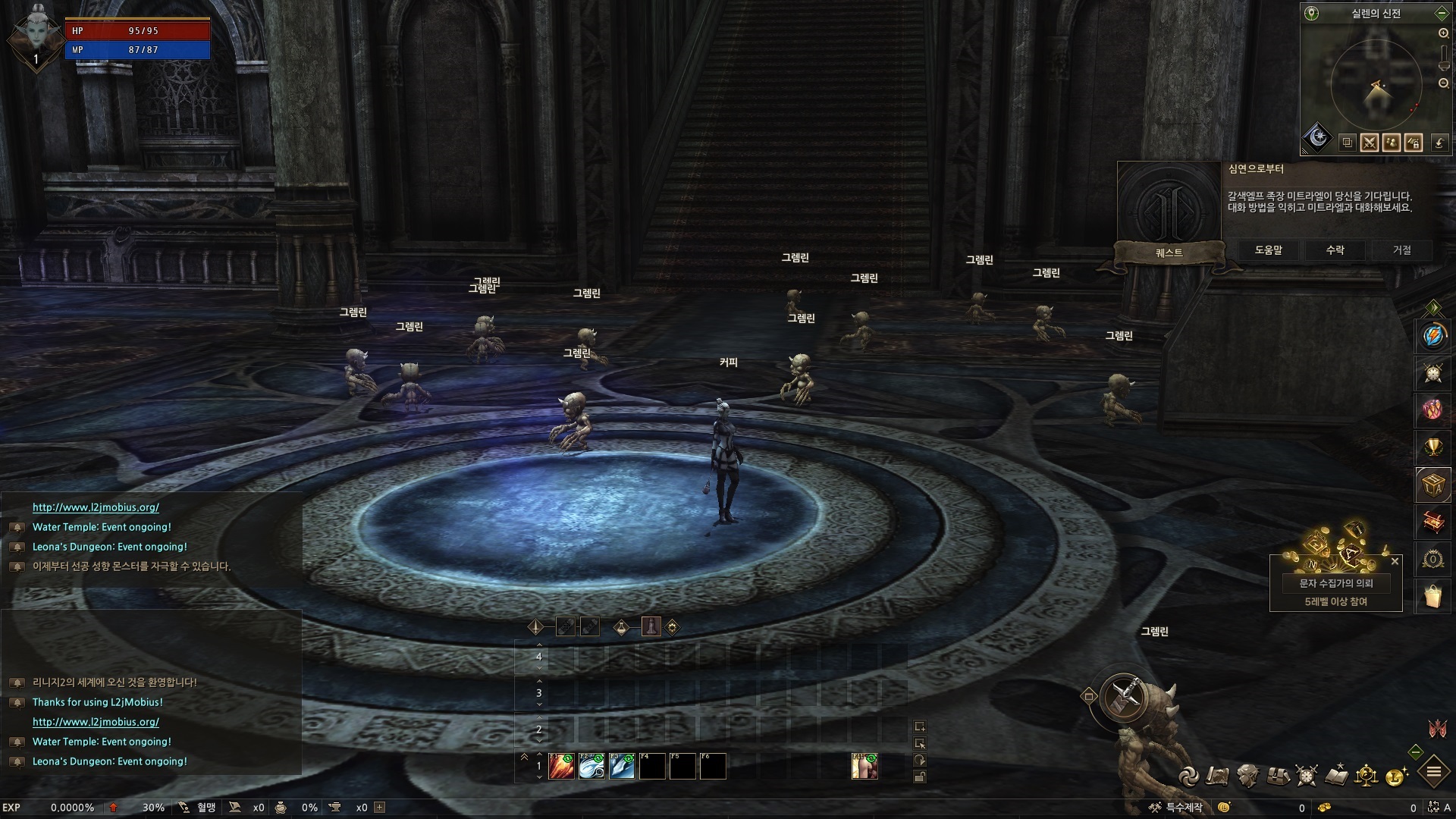Open the 문자 수집가의 의뢰 event
Screen dimensions: 1456x819
[1335, 583]
